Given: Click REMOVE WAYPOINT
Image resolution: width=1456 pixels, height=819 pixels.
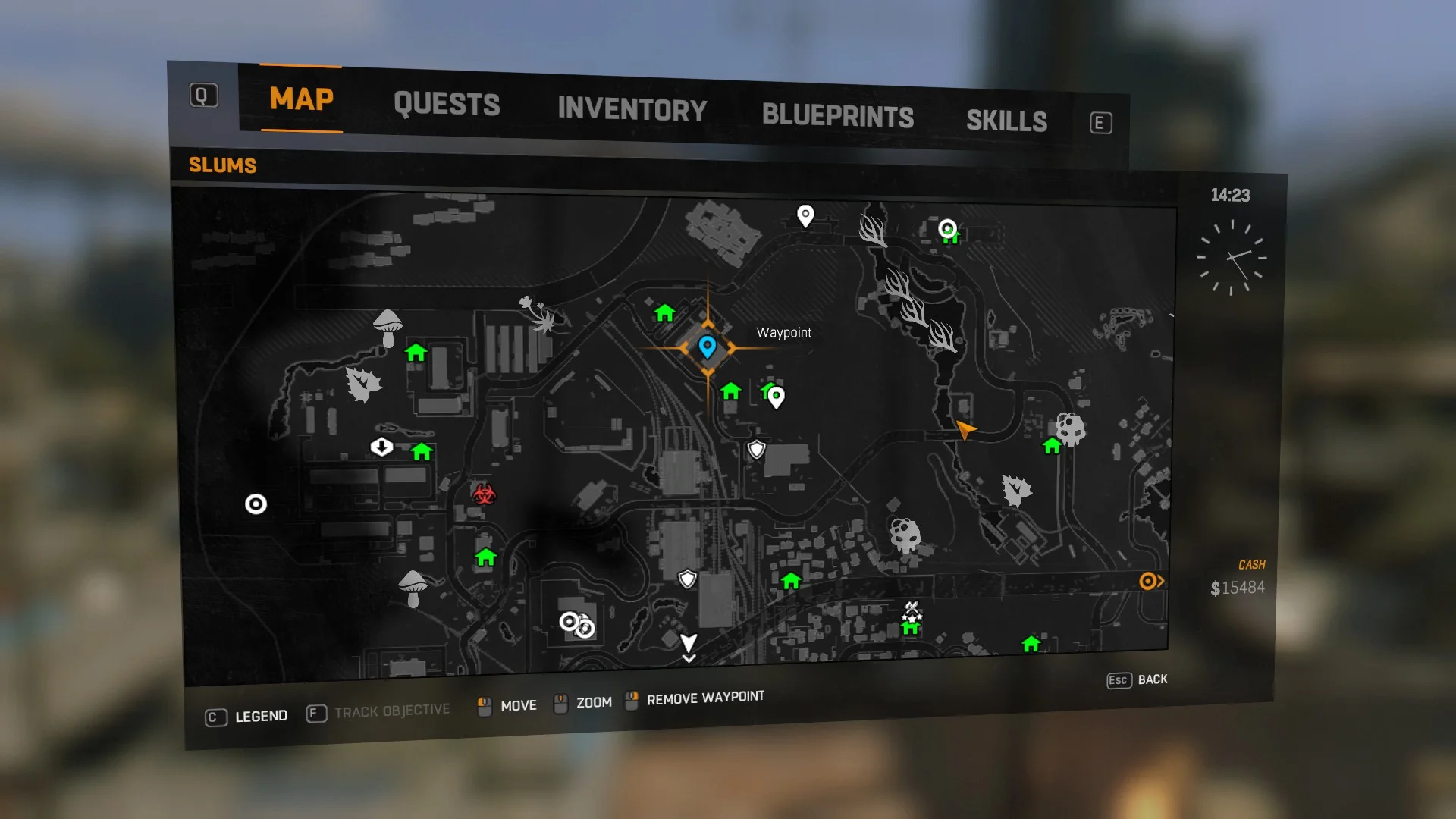Looking at the screenshot, I should (704, 698).
